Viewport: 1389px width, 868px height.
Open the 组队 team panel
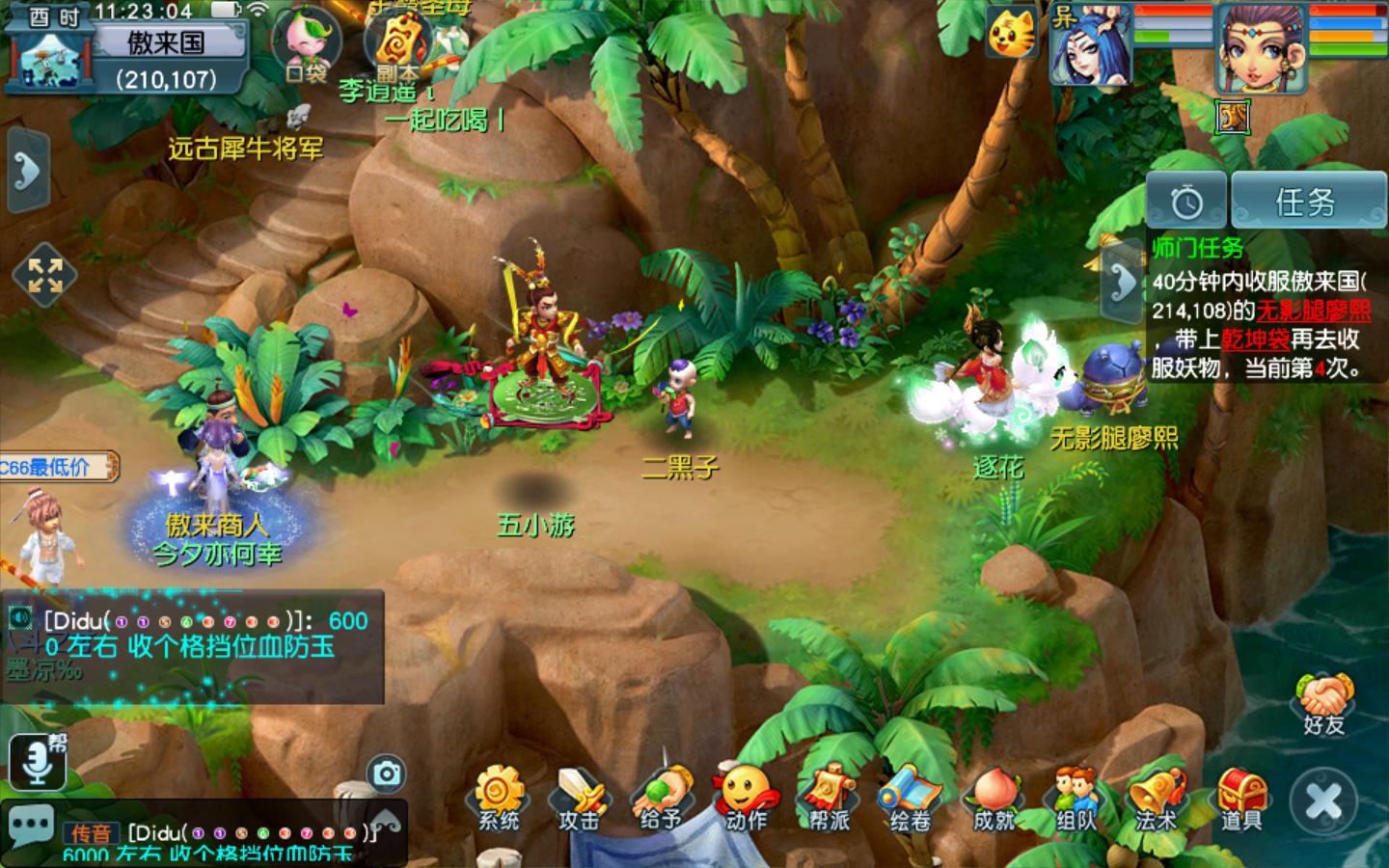point(1076,797)
